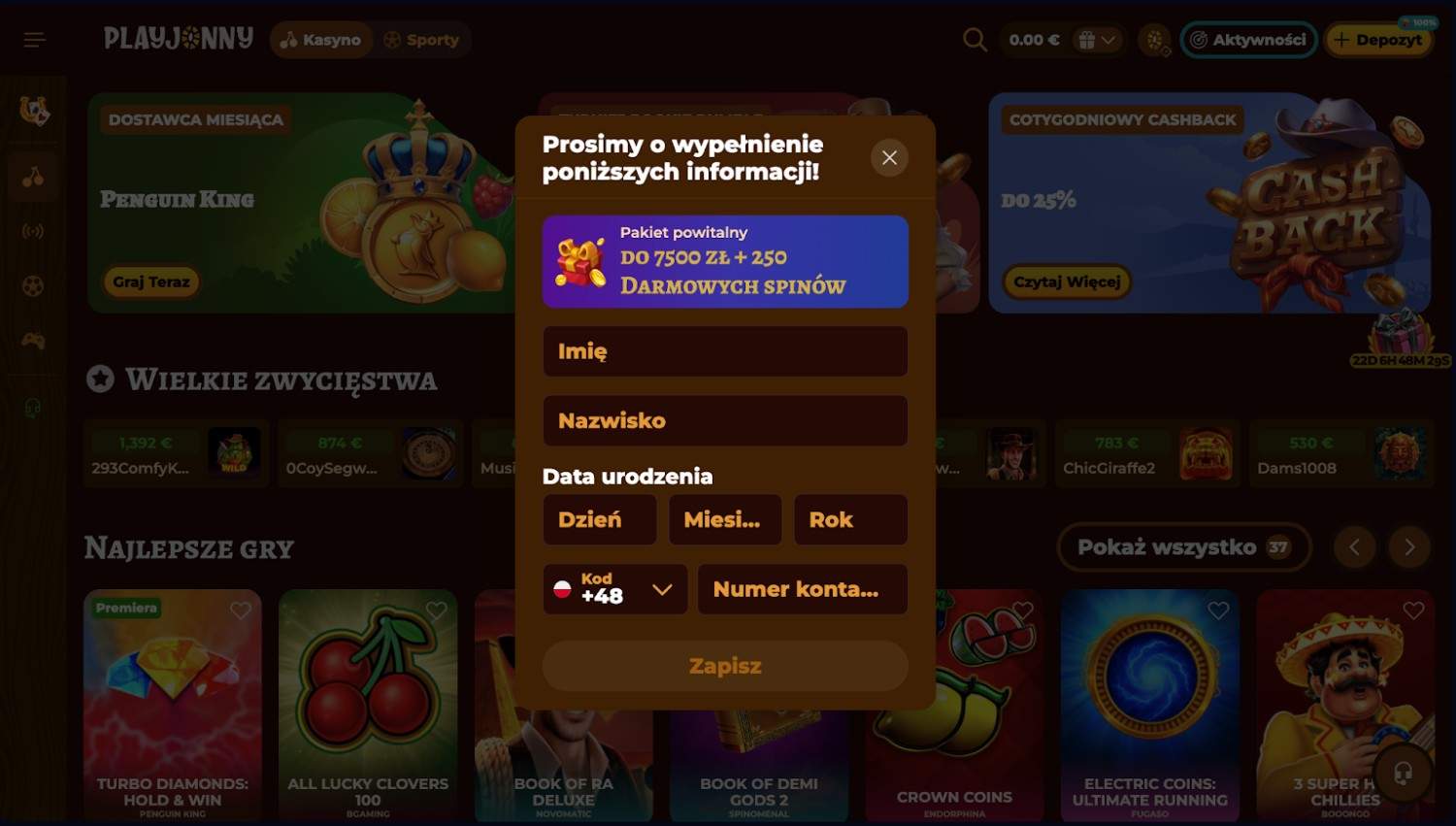Favorite Crown Coins using its heart icon
The width and height of the screenshot is (1456, 826).
coord(1023,611)
